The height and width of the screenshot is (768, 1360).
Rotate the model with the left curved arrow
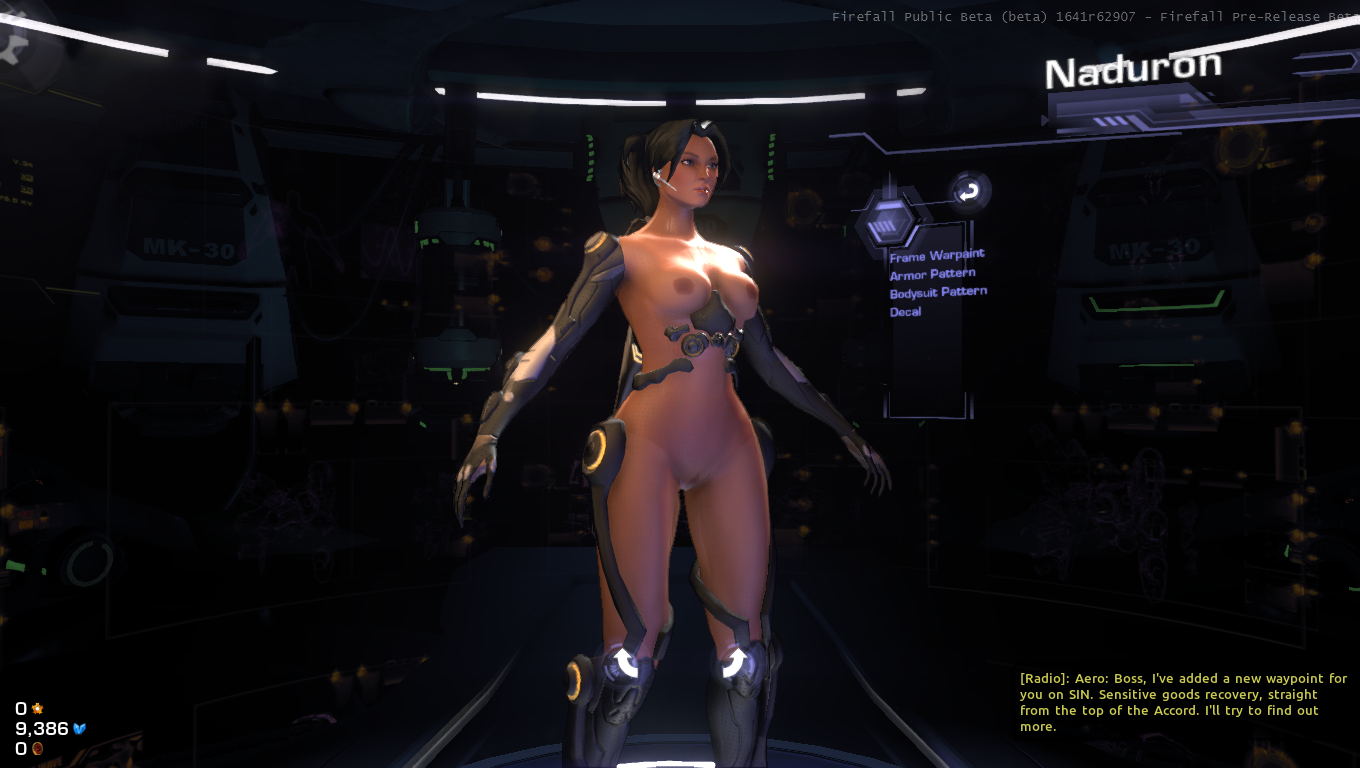626,661
